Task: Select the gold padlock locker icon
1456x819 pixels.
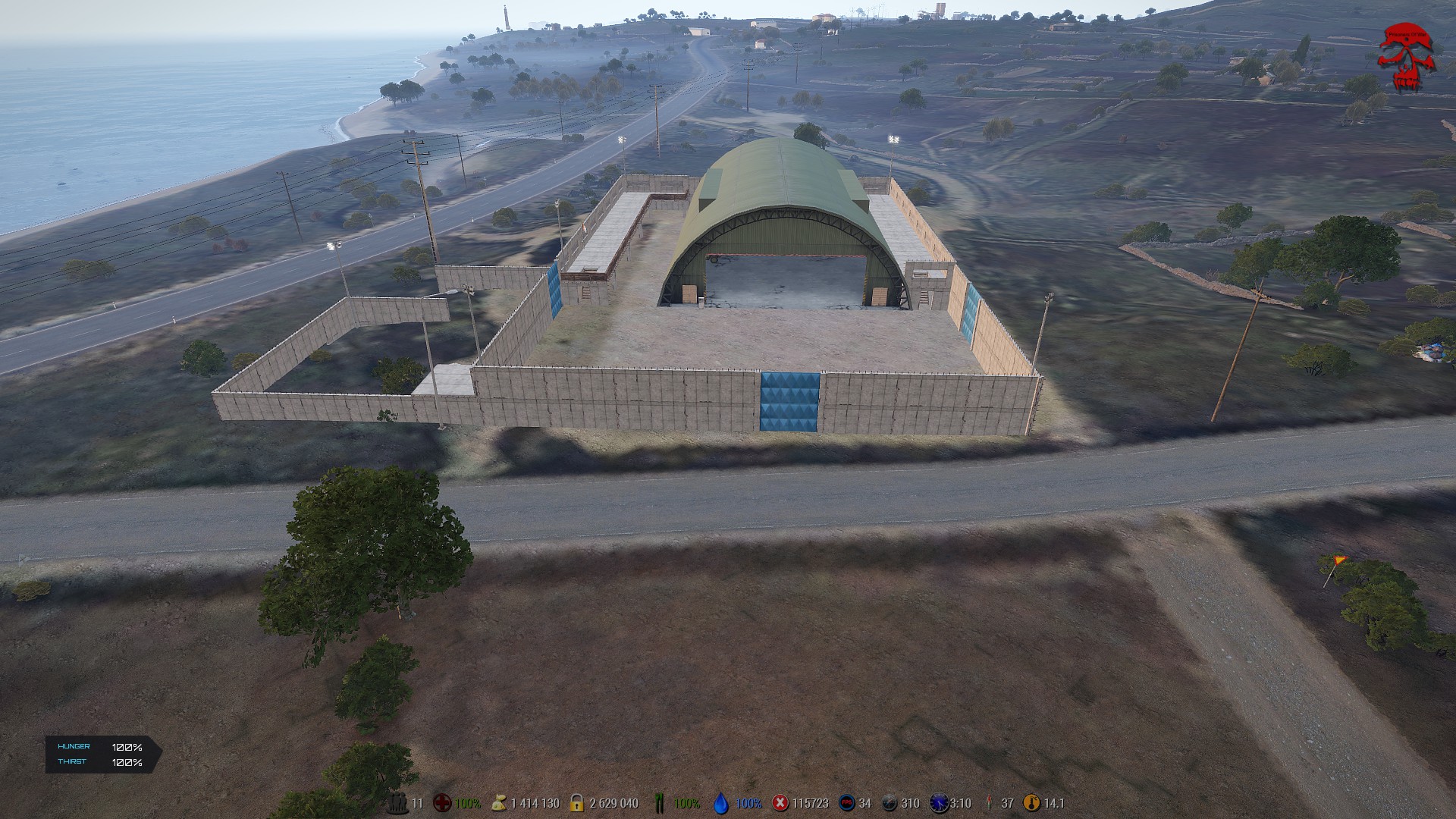Action: tap(577, 803)
